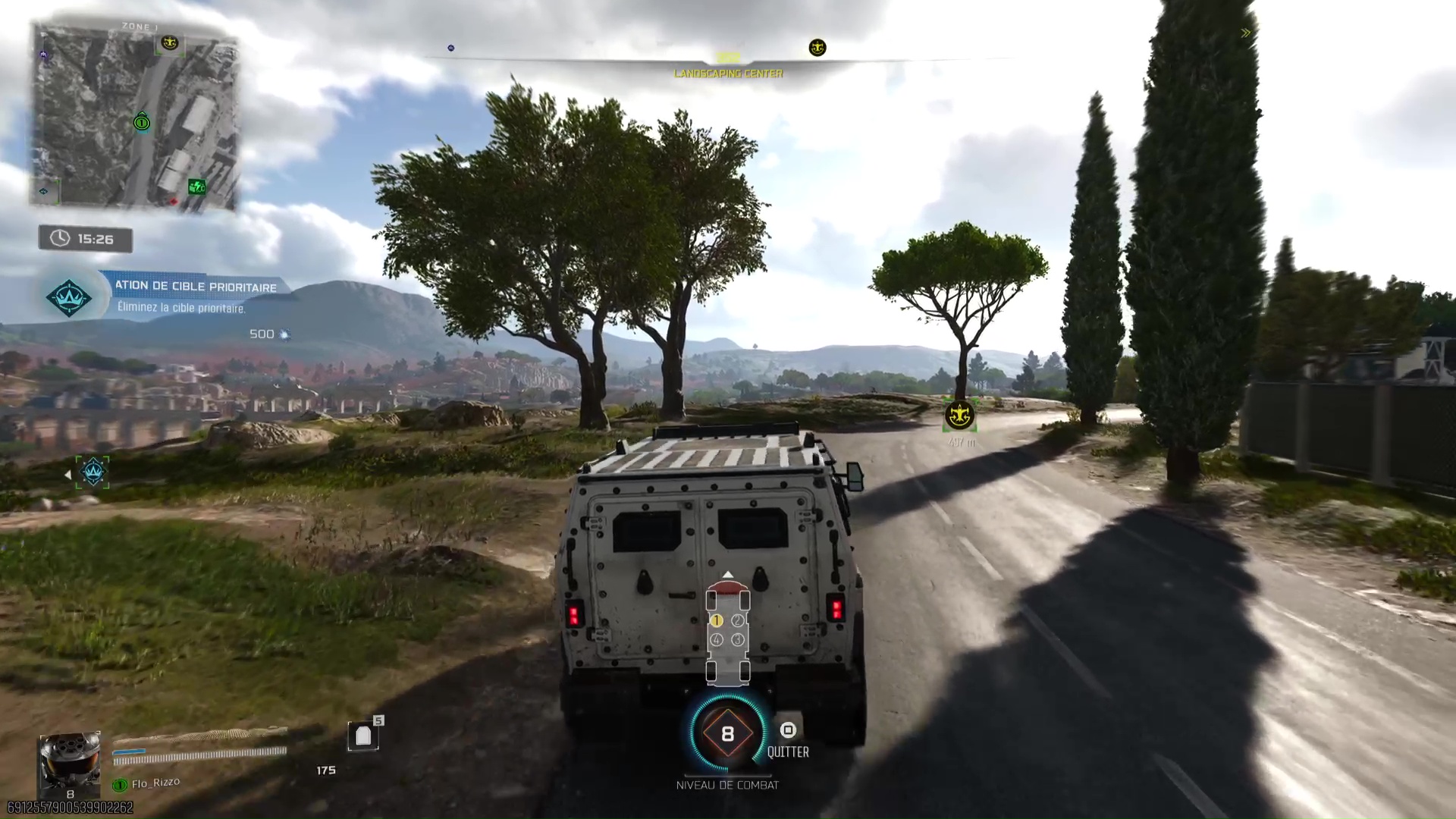Expand the seat selection arrow above the vehicle diagram
This screenshot has width=1456, height=819.
729,574
